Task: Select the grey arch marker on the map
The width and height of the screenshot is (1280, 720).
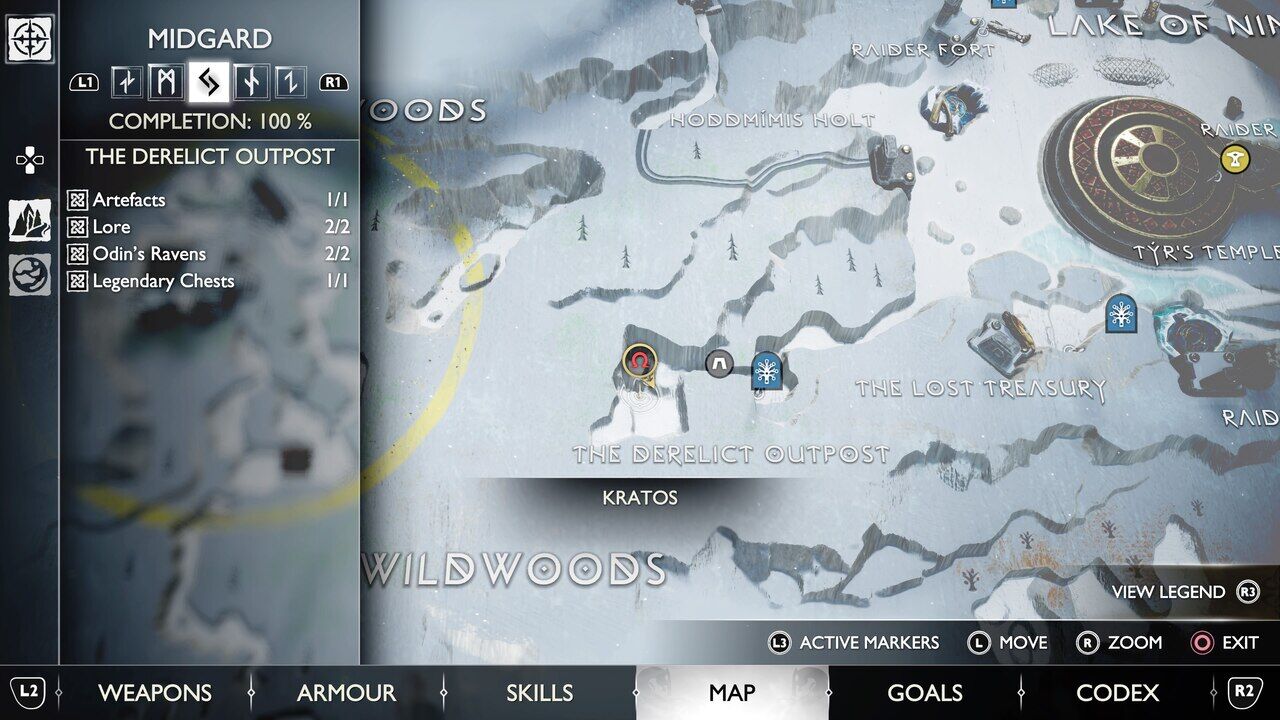Action: point(719,364)
